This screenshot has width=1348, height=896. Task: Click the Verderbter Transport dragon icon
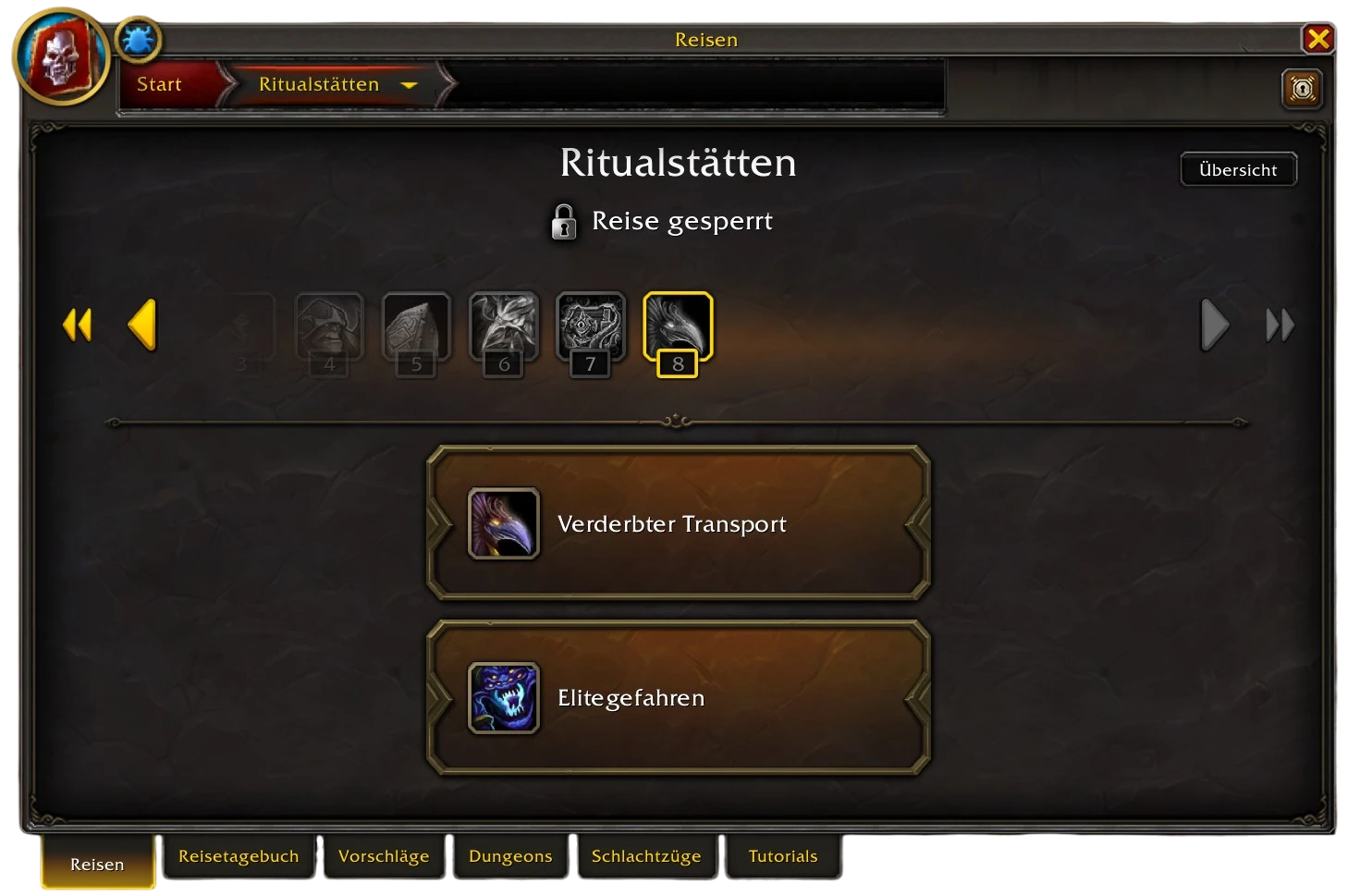click(503, 523)
